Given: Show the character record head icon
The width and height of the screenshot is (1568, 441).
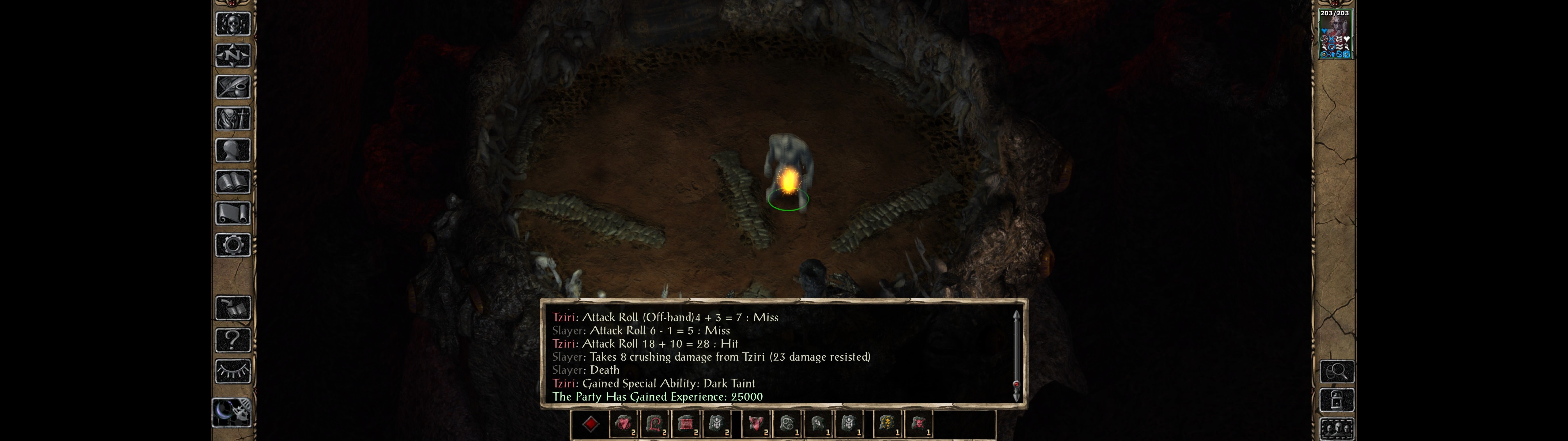Looking at the screenshot, I should click(232, 150).
